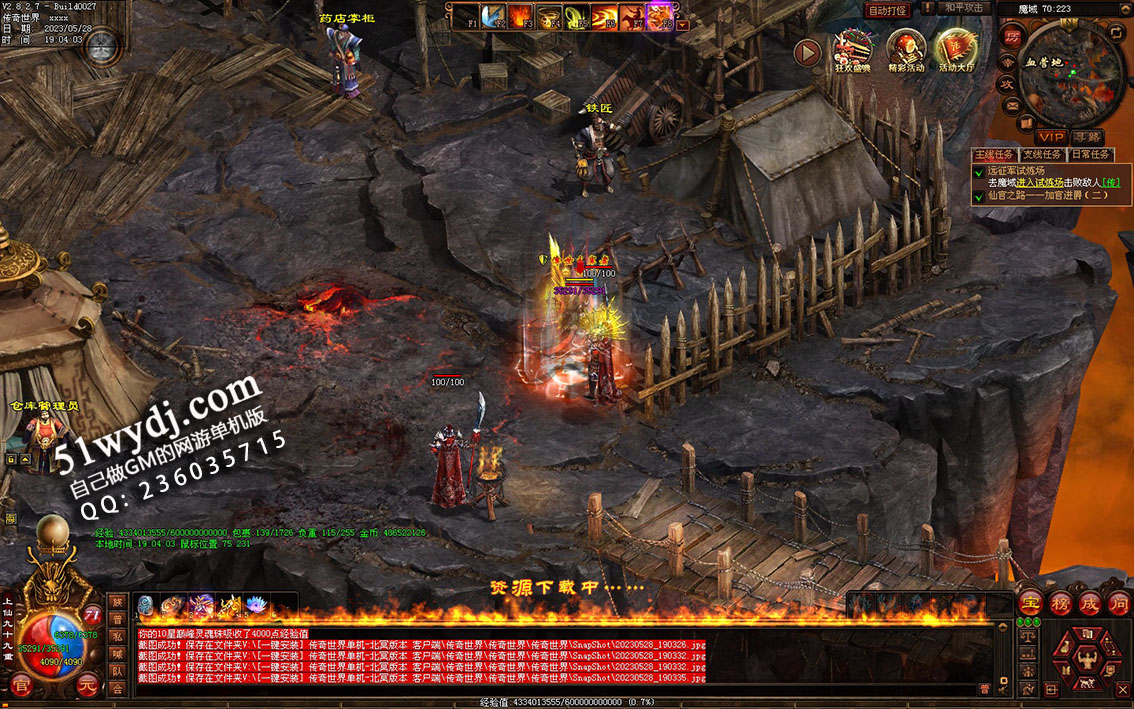Open the 活动大厅 activity hall flag icon
1134x709 pixels.
tap(956, 50)
